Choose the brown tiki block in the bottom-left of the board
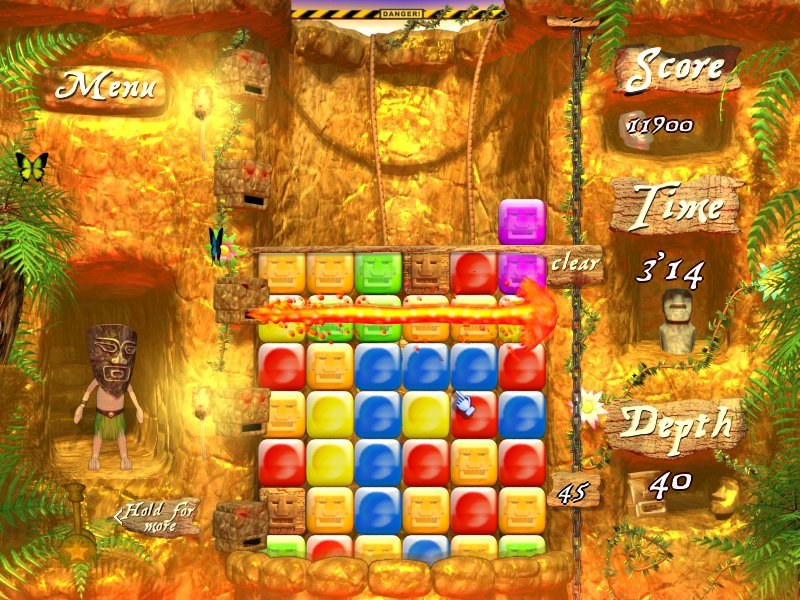 click(x=282, y=510)
